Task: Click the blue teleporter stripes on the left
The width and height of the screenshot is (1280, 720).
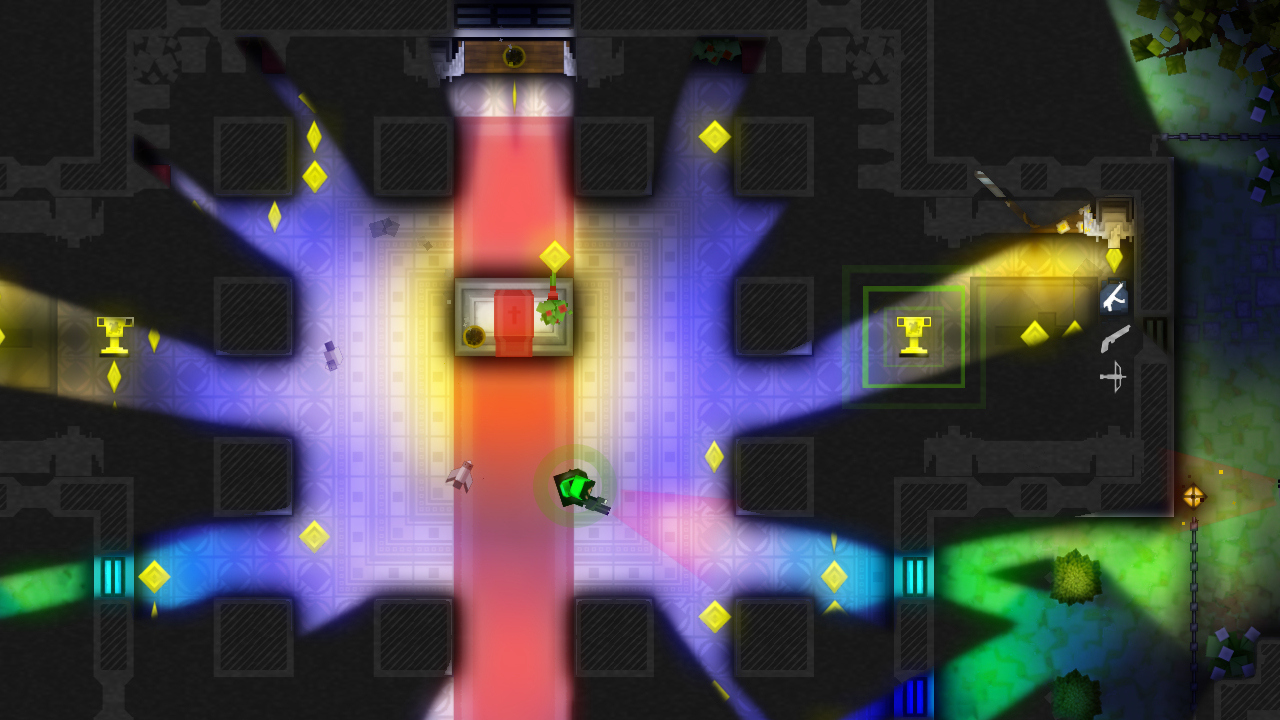Action: pos(110,575)
